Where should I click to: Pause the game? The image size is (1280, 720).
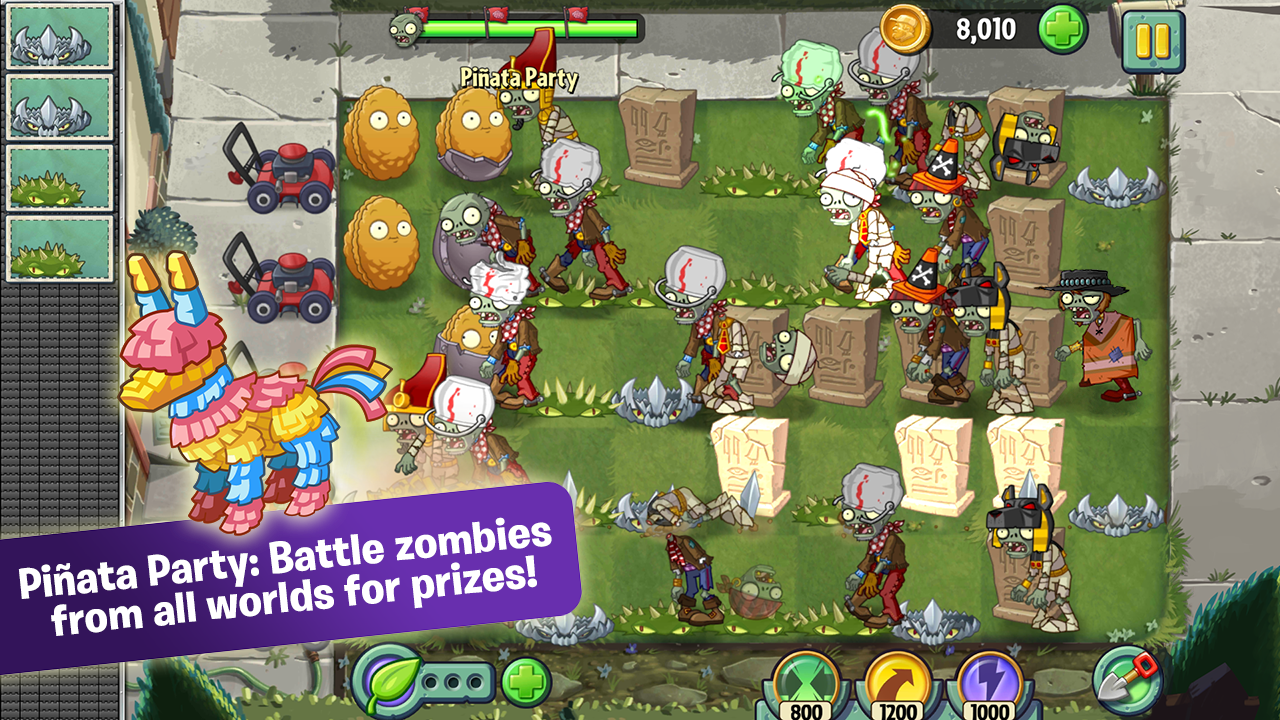pyautogui.click(x=1155, y=41)
